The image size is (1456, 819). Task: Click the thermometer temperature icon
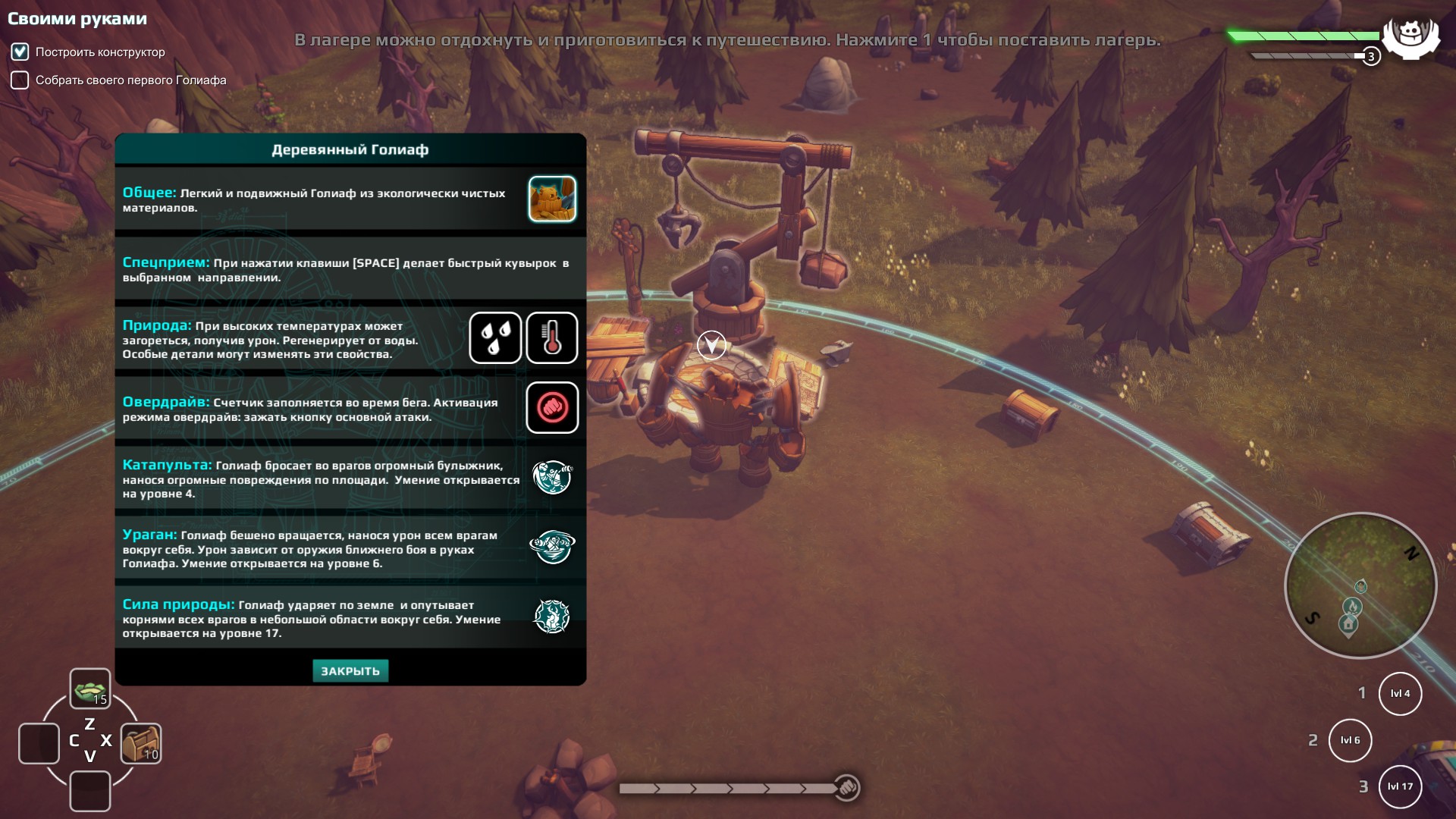552,338
